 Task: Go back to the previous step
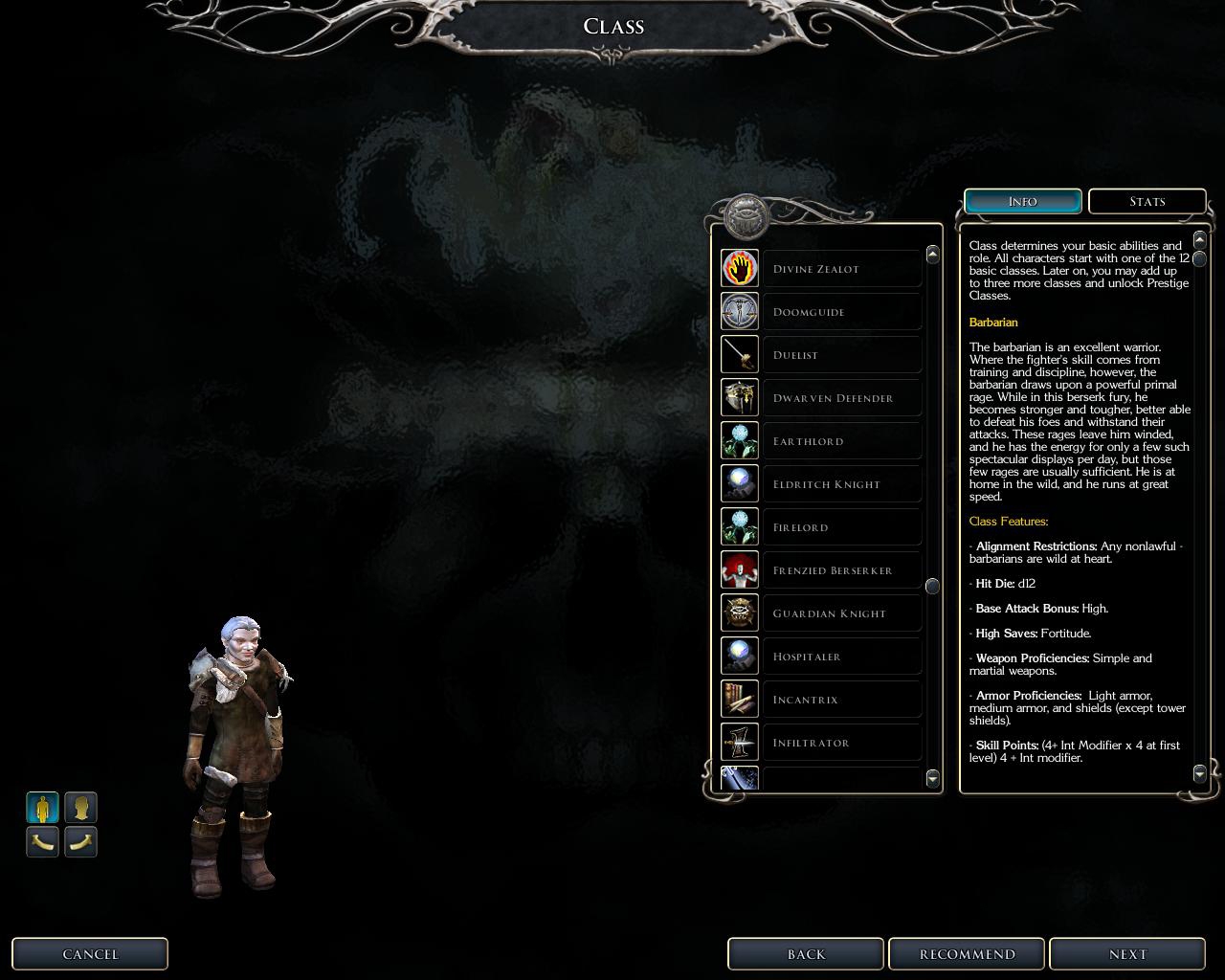tap(806, 954)
